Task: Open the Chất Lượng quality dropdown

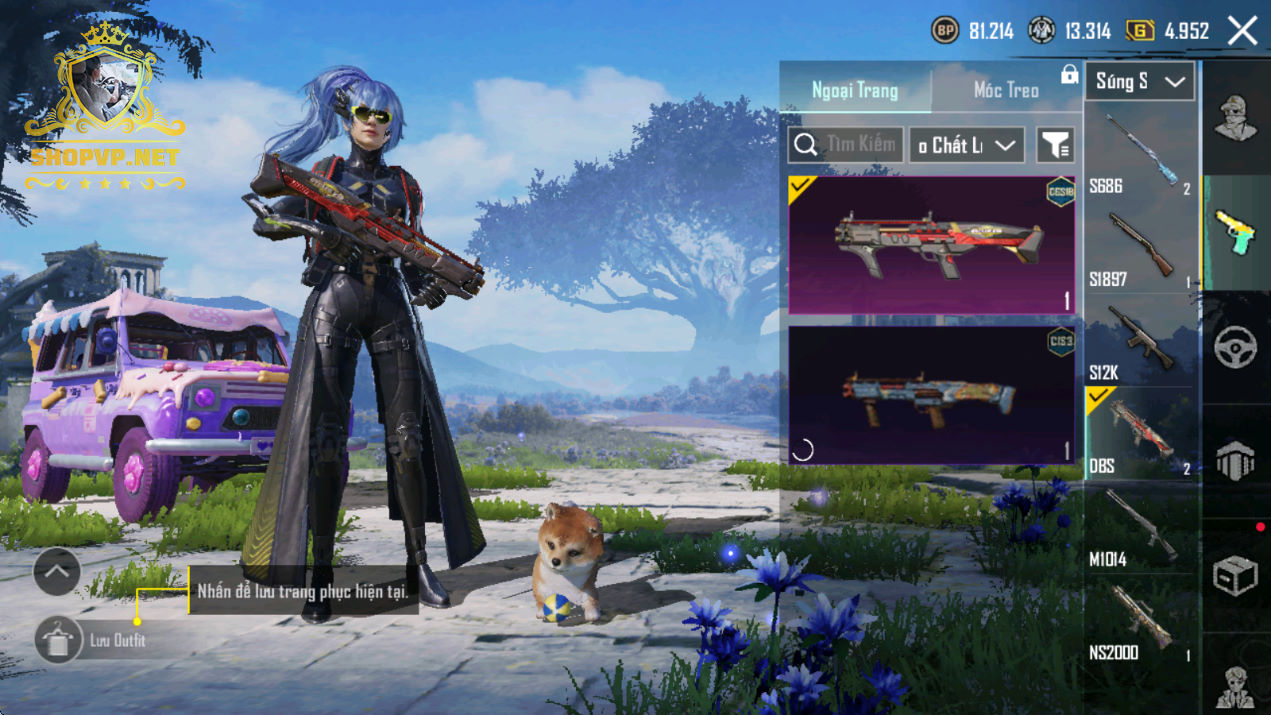Action: click(x=967, y=145)
